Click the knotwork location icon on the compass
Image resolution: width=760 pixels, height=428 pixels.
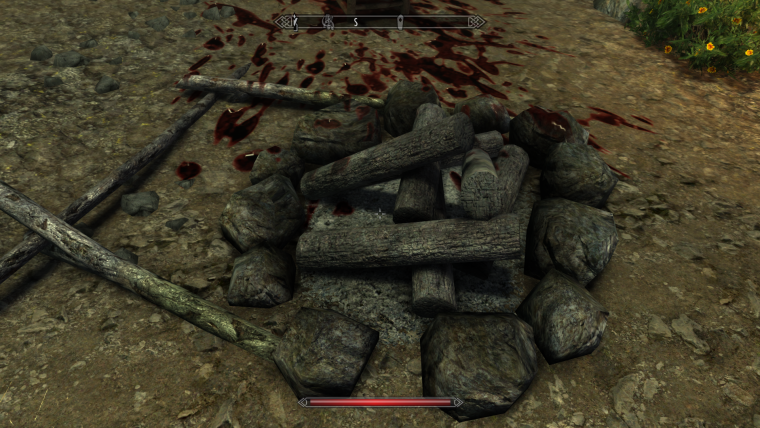327,21
